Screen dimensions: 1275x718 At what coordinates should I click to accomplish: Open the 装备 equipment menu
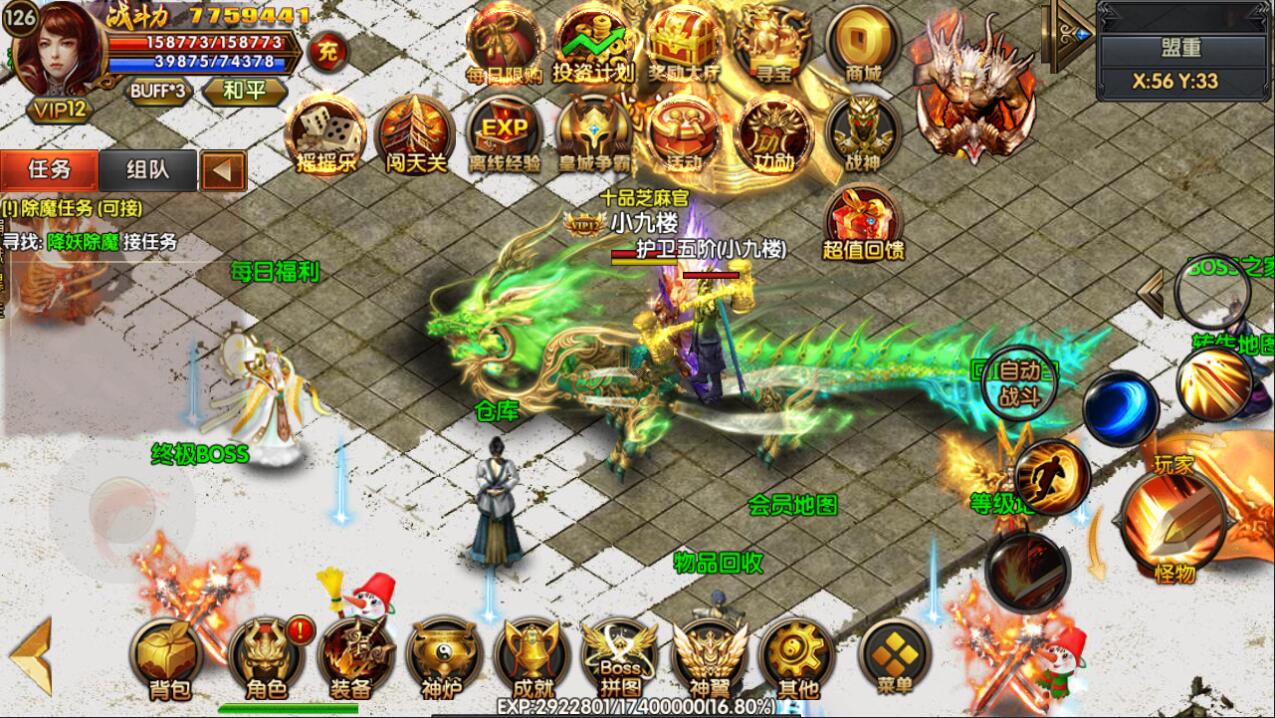click(x=352, y=657)
